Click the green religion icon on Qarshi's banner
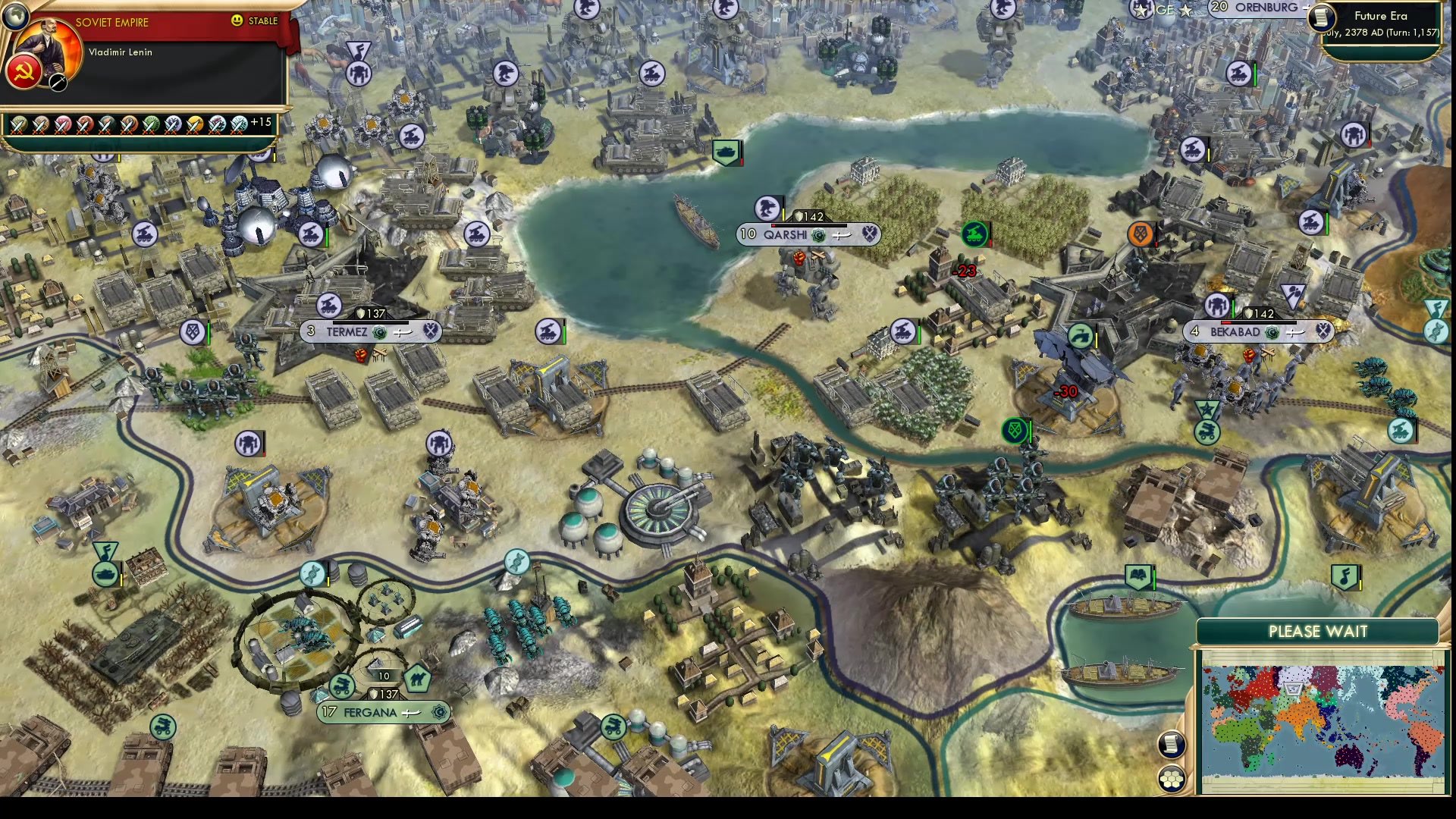The height and width of the screenshot is (819, 1456). [x=818, y=236]
